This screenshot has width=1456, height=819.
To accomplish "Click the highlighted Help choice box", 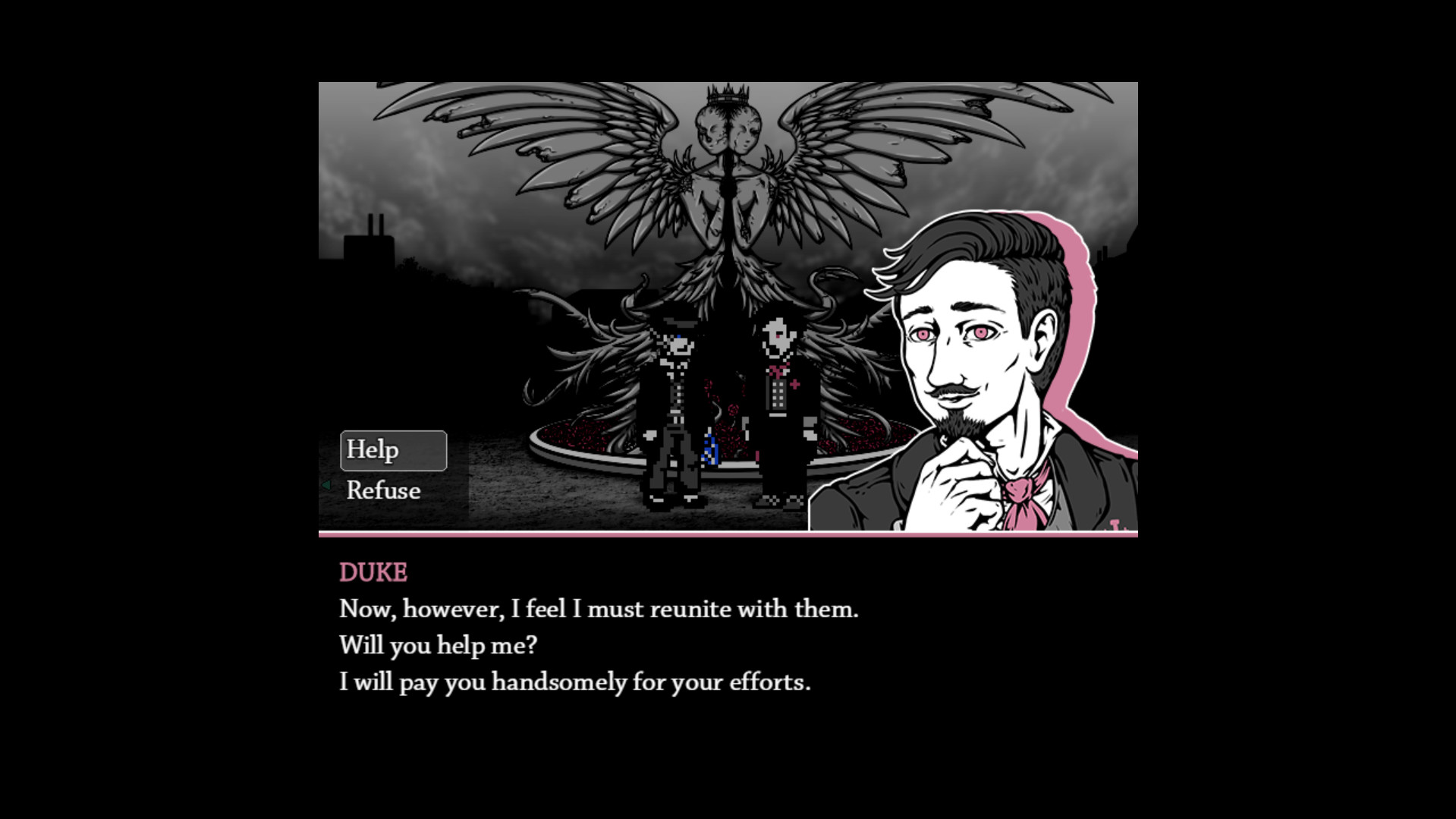I will 393,450.
